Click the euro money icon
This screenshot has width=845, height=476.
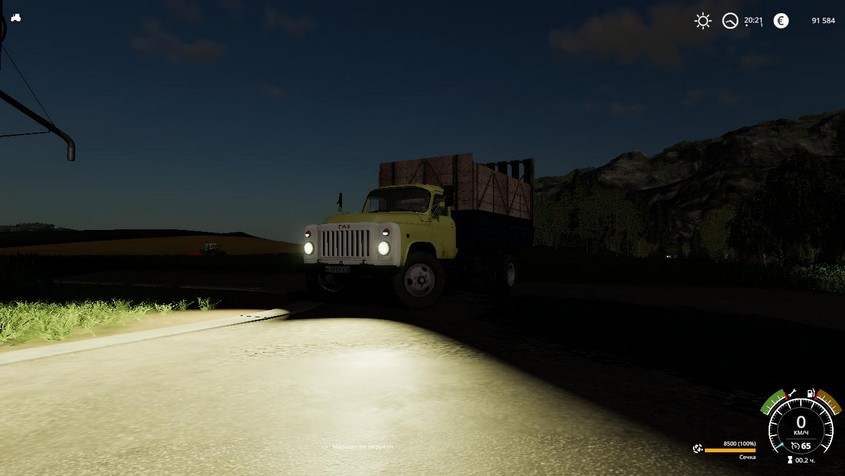[x=781, y=20]
